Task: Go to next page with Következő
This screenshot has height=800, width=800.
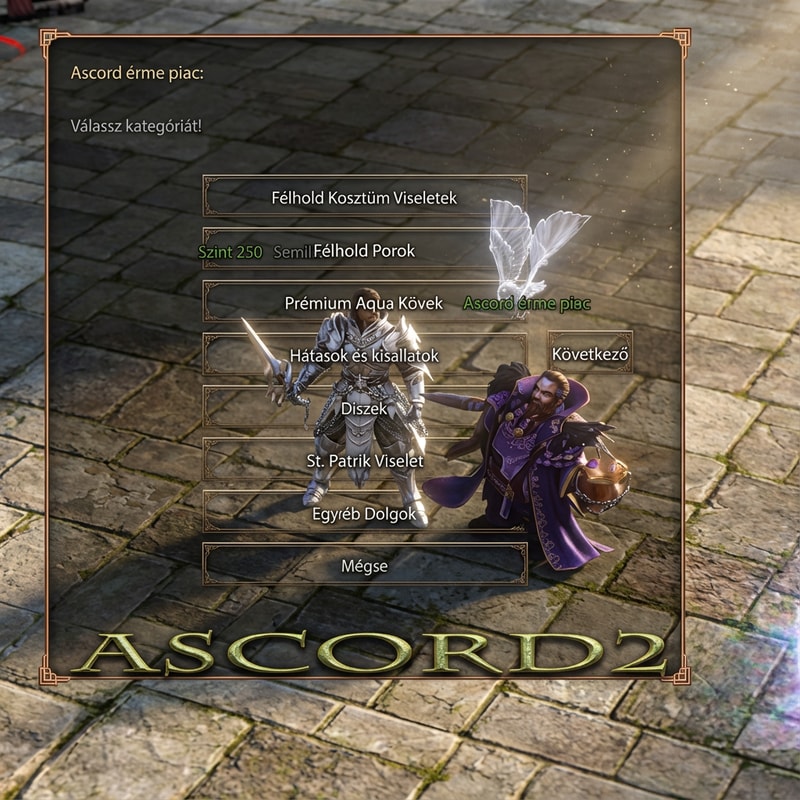Action: [x=590, y=354]
